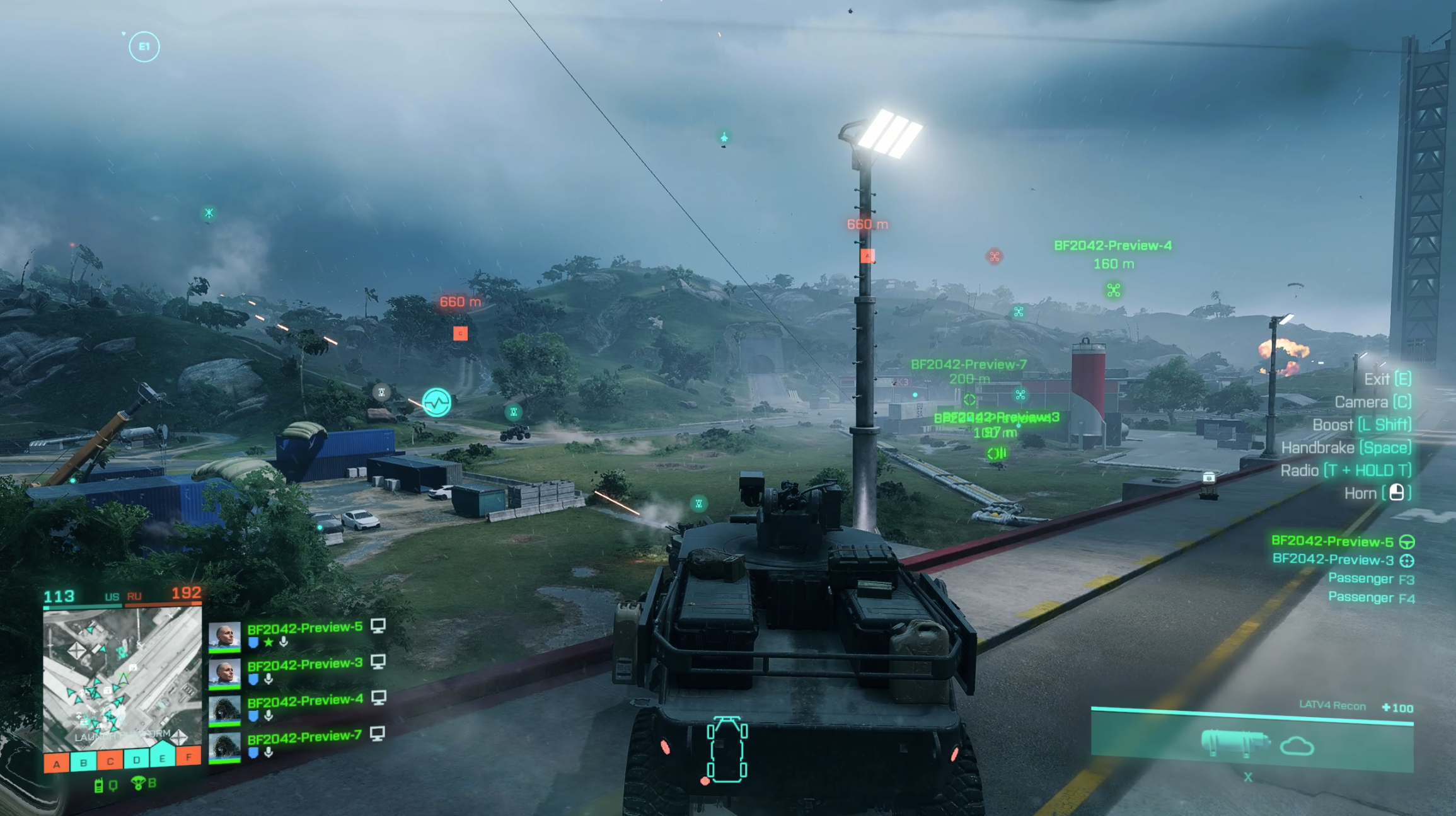This screenshot has width=1456, height=816.
Task: Select squad member BF2042-Preview-7 in squad list
Action: tap(304, 736)
